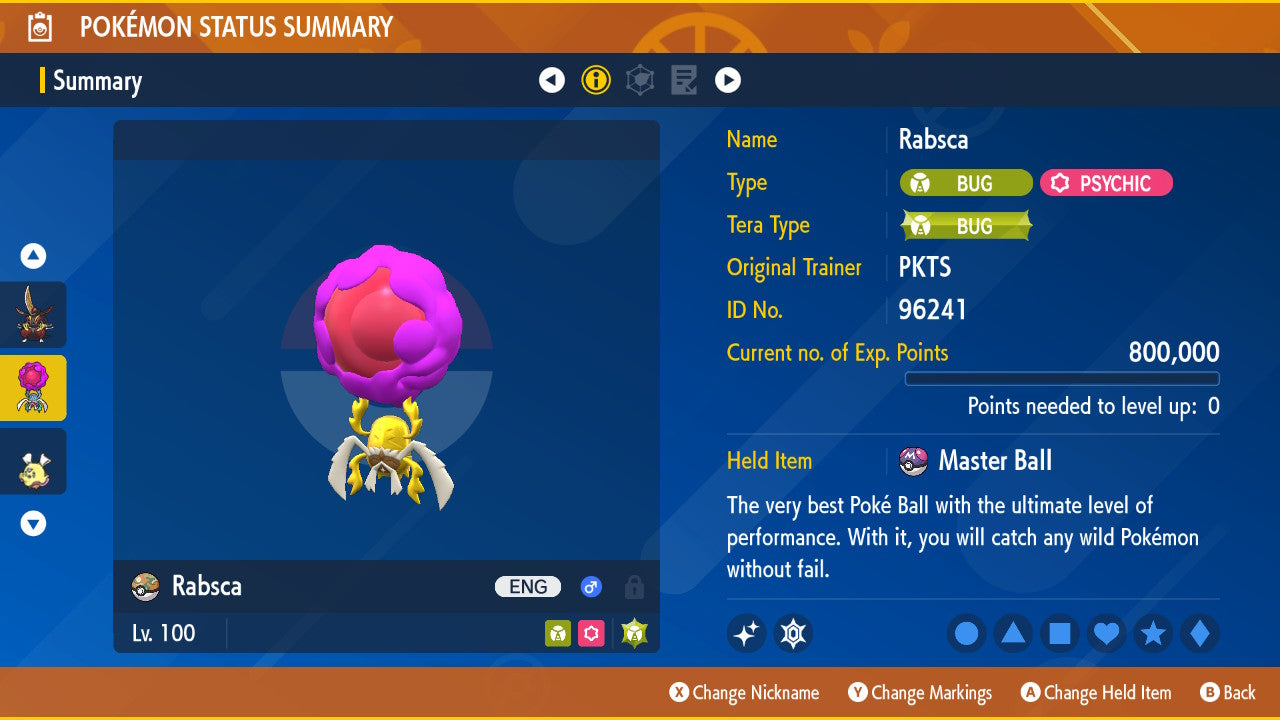Image resolution: width=1280 pixels, height=720 pixels.
Task: Click the Change Held Item option
Action: click(x=1096, y=693)
